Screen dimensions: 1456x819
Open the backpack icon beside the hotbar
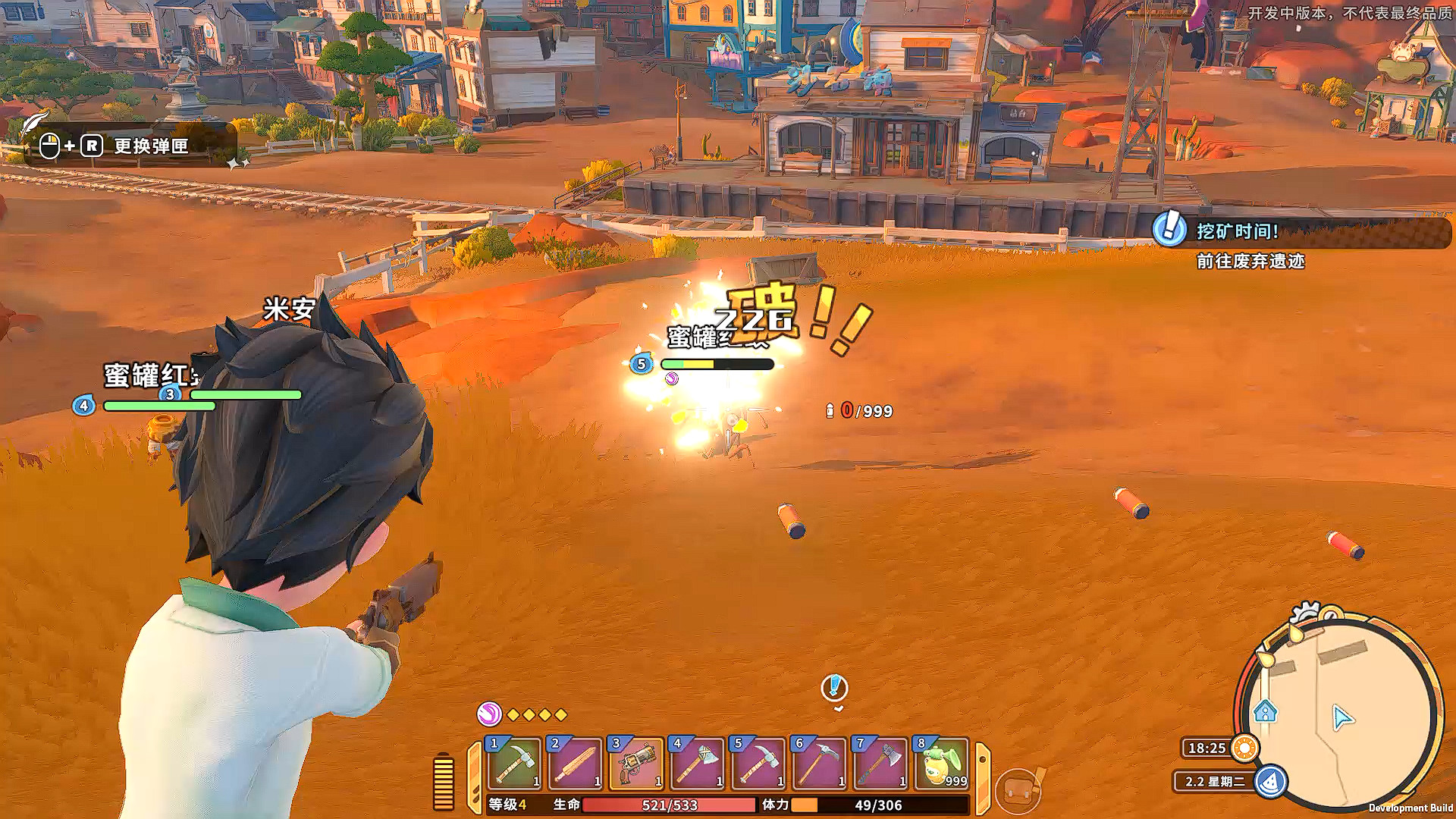coord(1017,789)
